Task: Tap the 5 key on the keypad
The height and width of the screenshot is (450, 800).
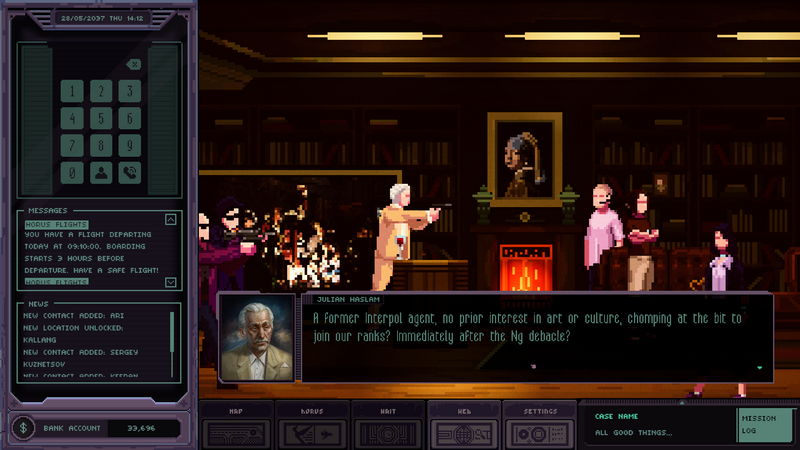Action: click(100, 118)
